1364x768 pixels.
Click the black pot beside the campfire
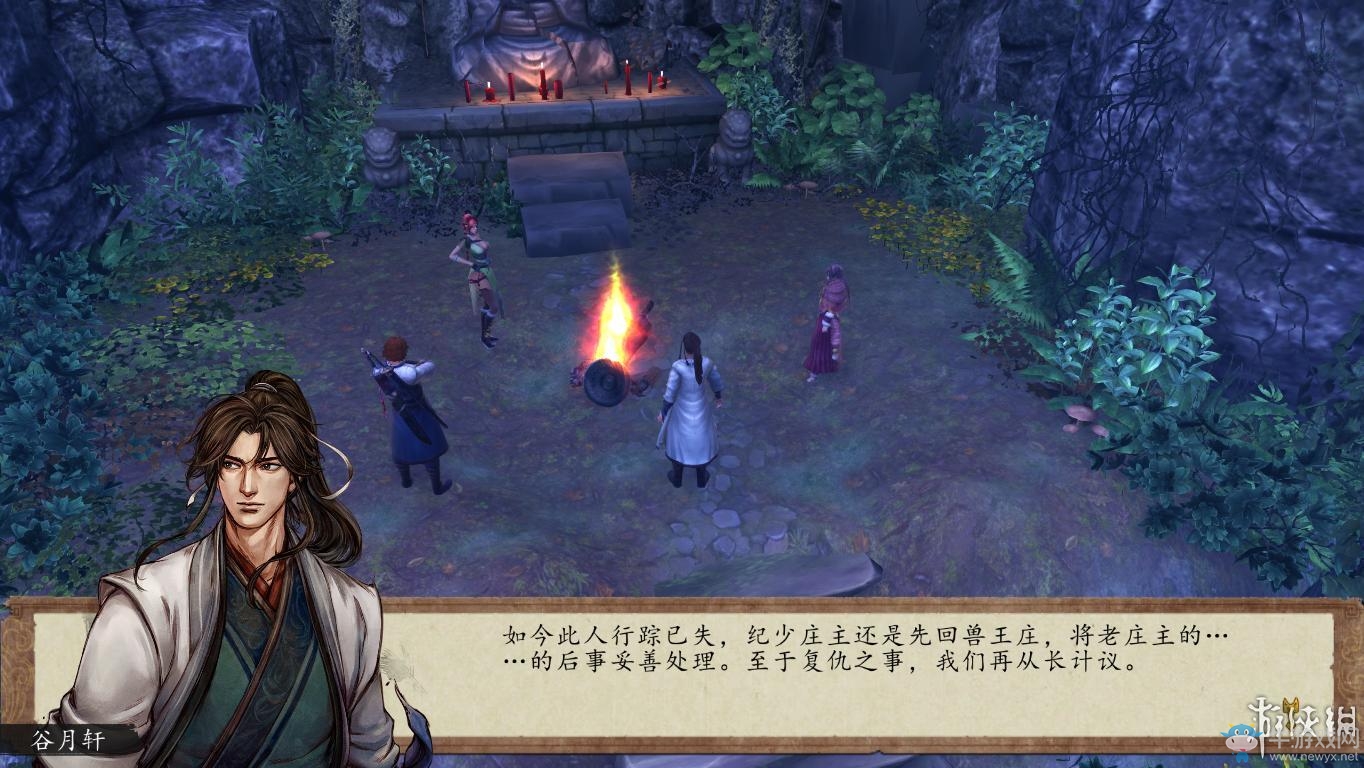(x=605, y=385)
